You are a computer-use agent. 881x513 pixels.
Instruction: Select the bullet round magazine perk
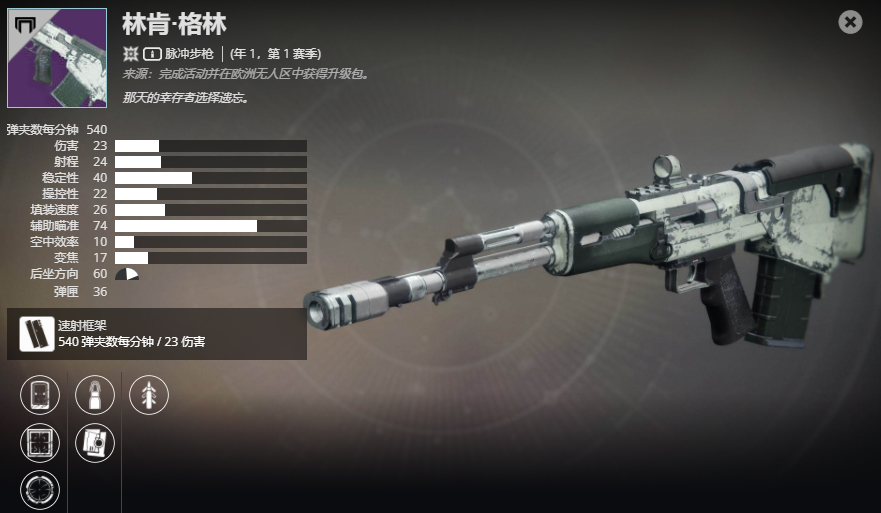(95, 394)
